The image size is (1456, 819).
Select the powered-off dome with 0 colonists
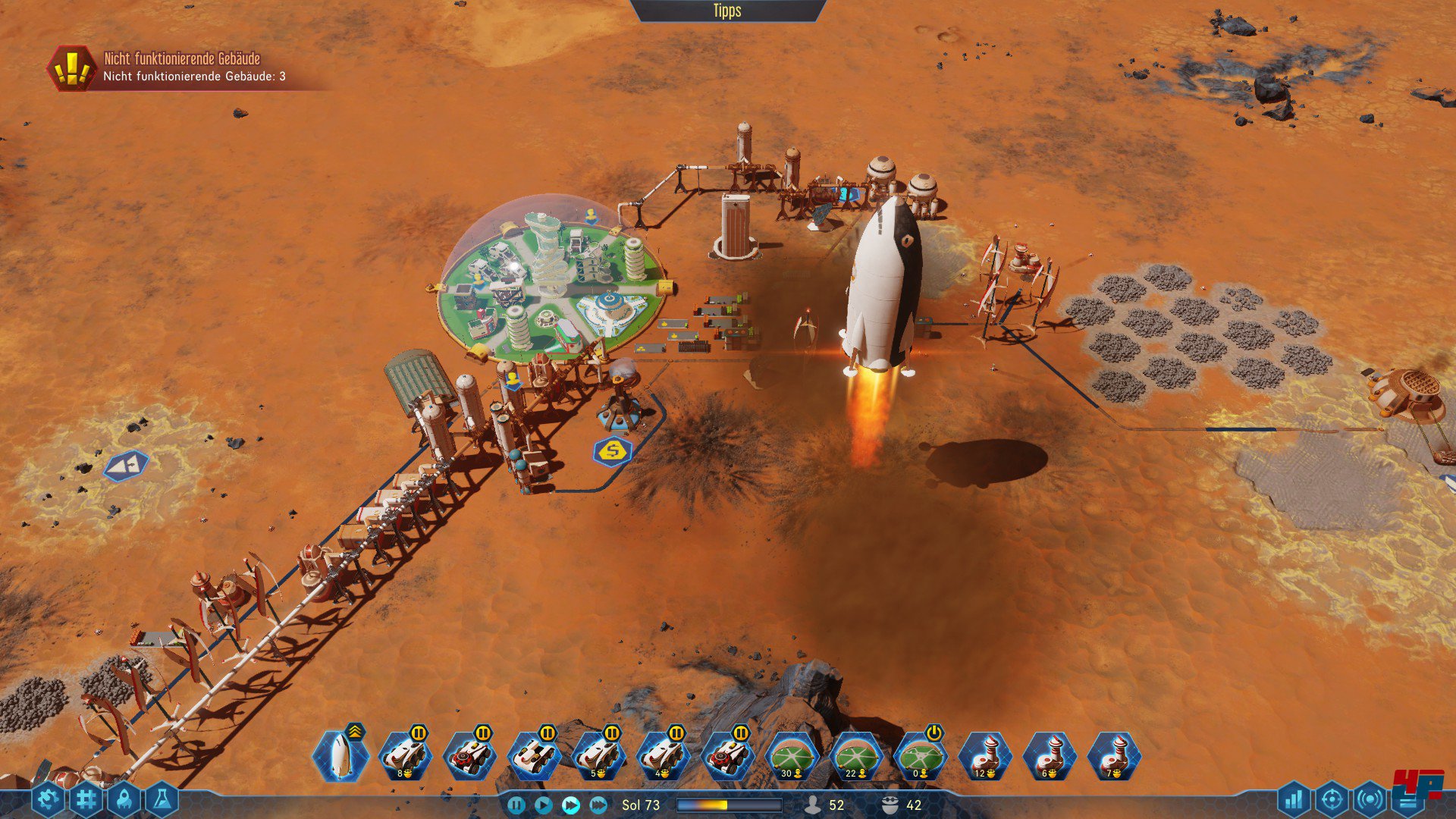pyautogui.click(x=921, y=755)
